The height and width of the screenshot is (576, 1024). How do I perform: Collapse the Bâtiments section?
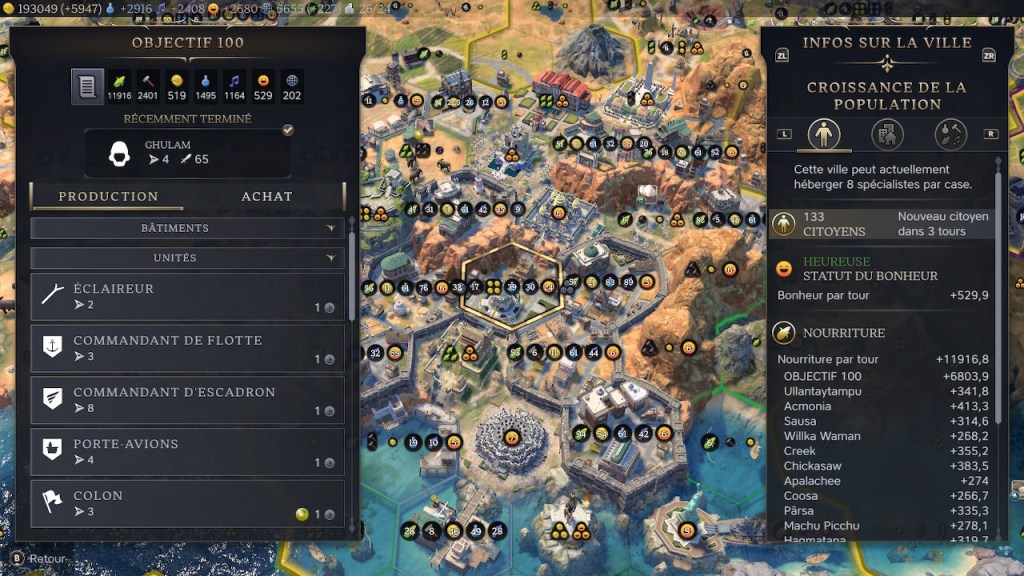pos(188,228)
